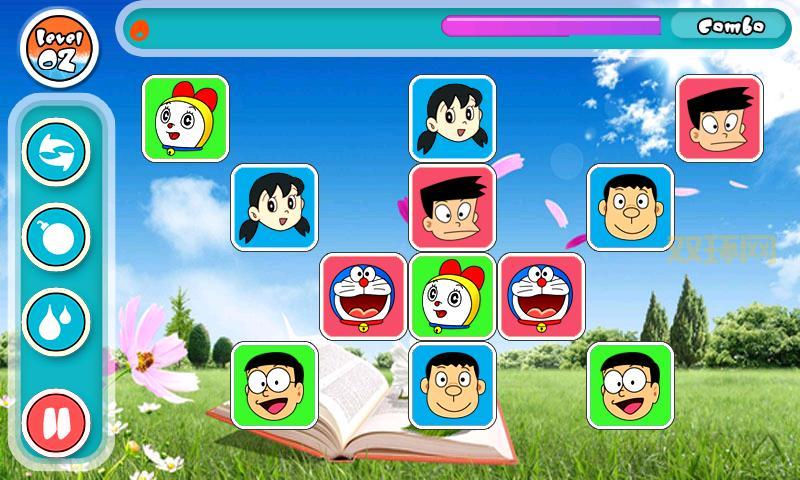This screenshot has height=480, width=800.
Task: Pause the game
Action: point(56,420)
